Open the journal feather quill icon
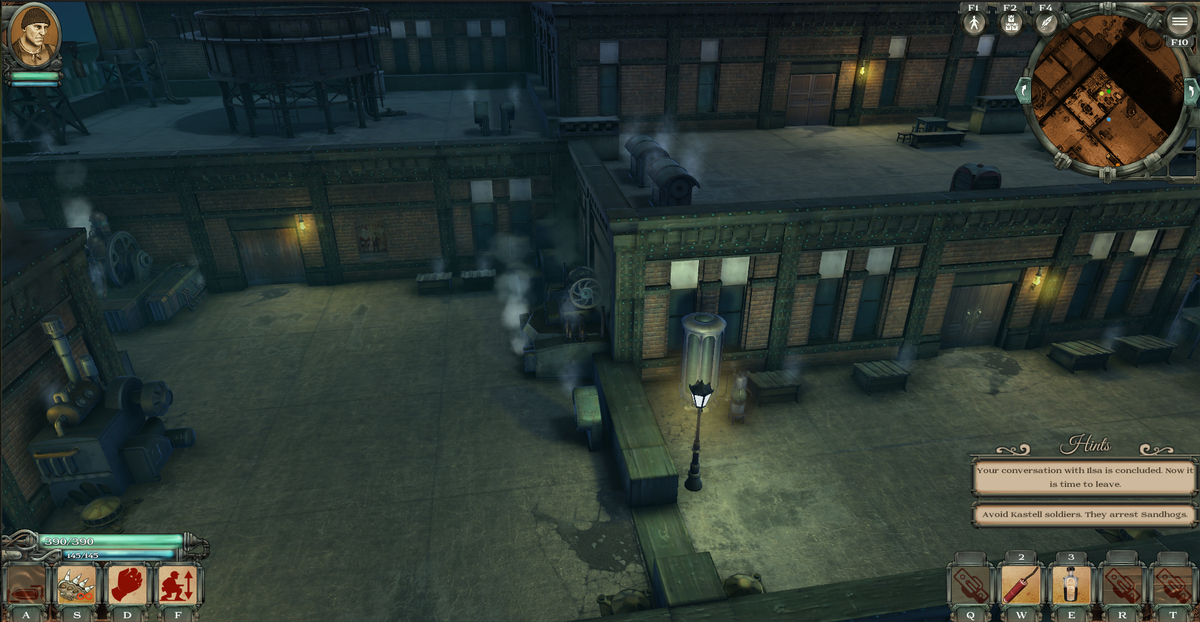 [1046, 24]
